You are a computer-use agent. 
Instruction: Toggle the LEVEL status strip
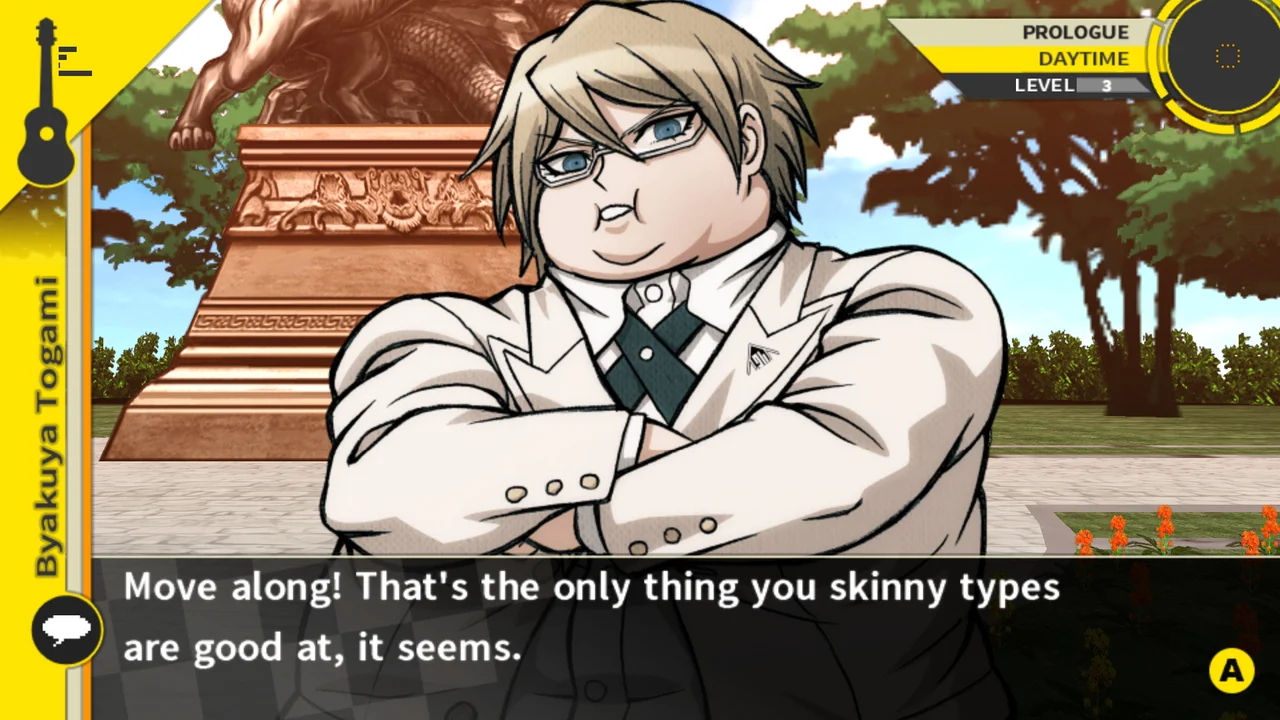pos(1060,85)
